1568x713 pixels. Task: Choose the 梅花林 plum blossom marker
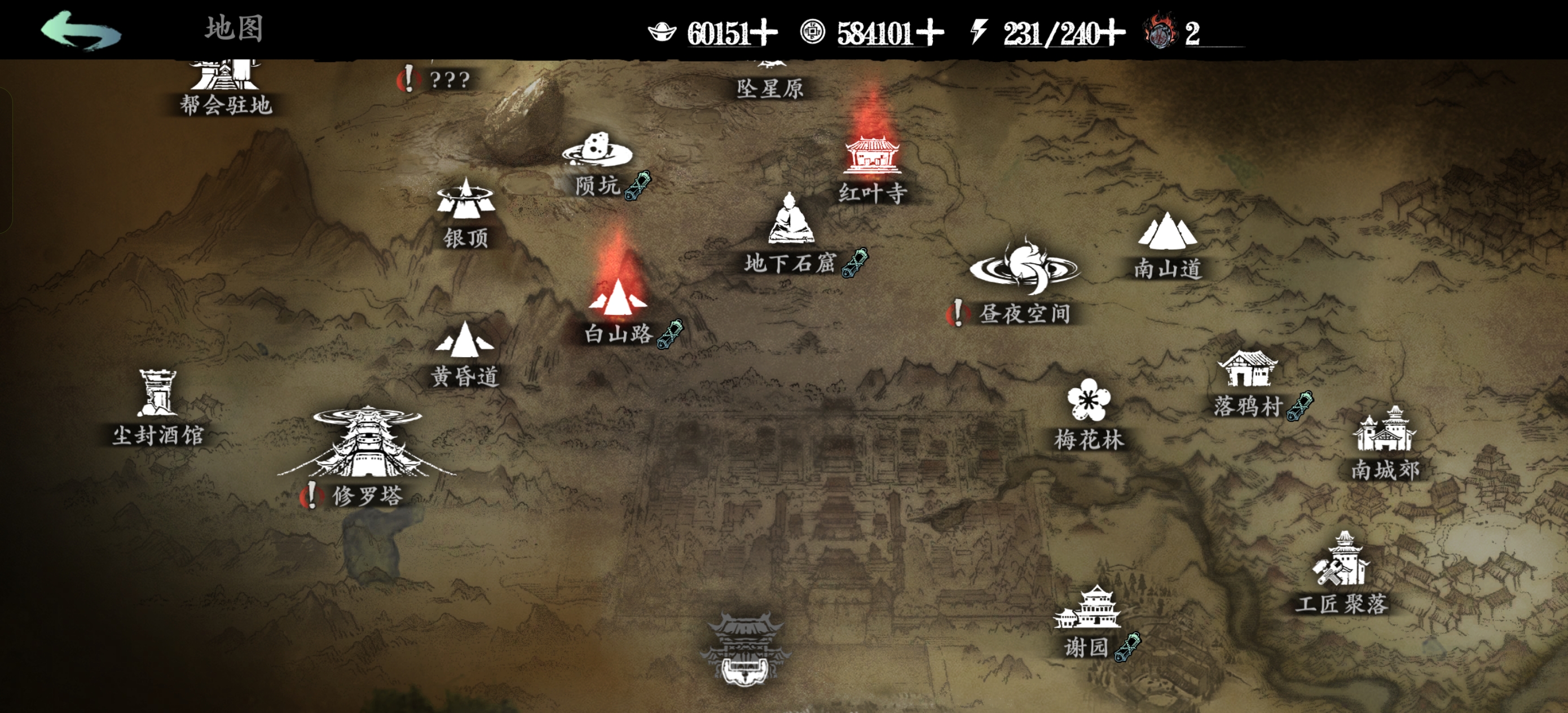click(1089, 414)
